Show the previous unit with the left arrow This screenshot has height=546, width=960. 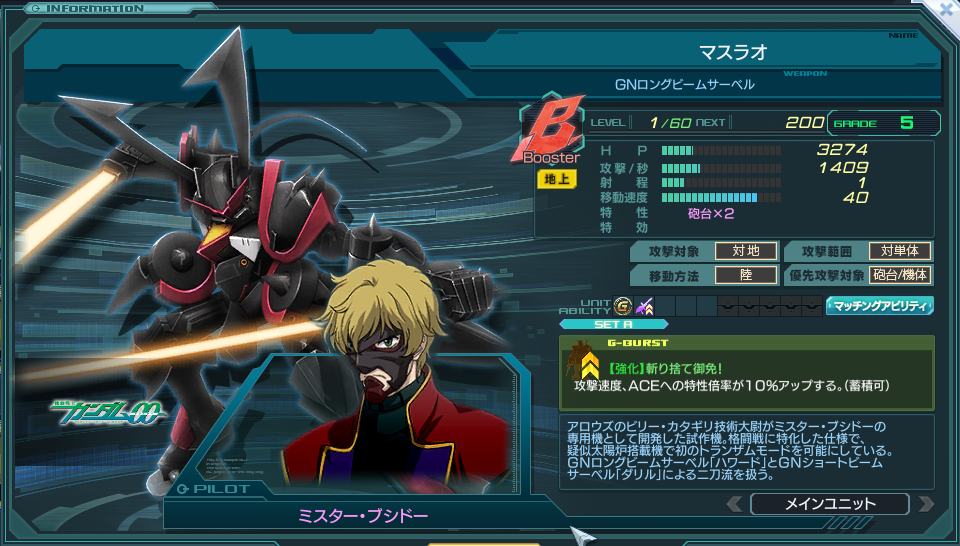click(737, 504)
